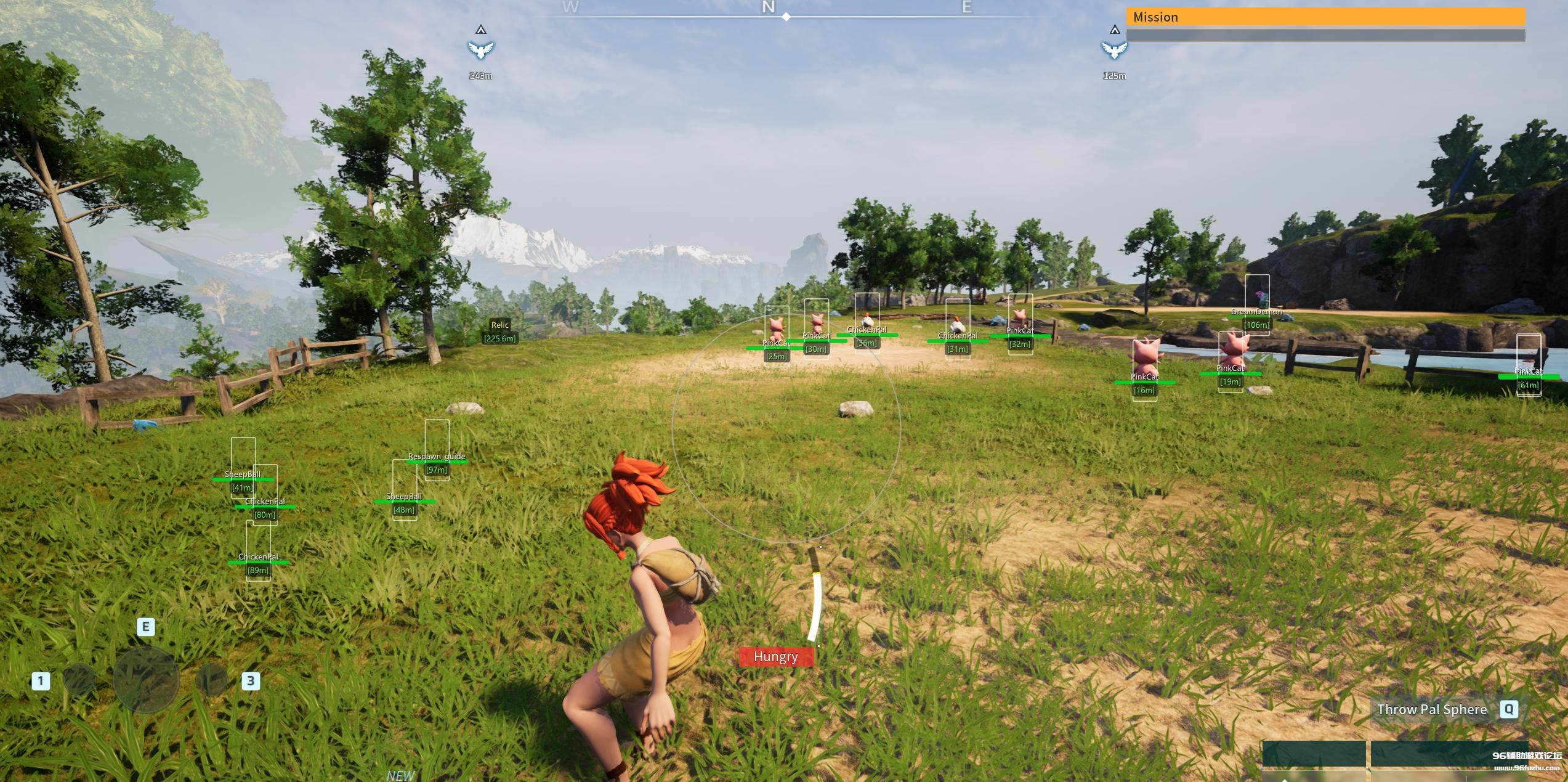The height and width of the screenshot is (782, 1568).
Task: Choose the large center Pal party circle
Action: (x=146, y=680)
